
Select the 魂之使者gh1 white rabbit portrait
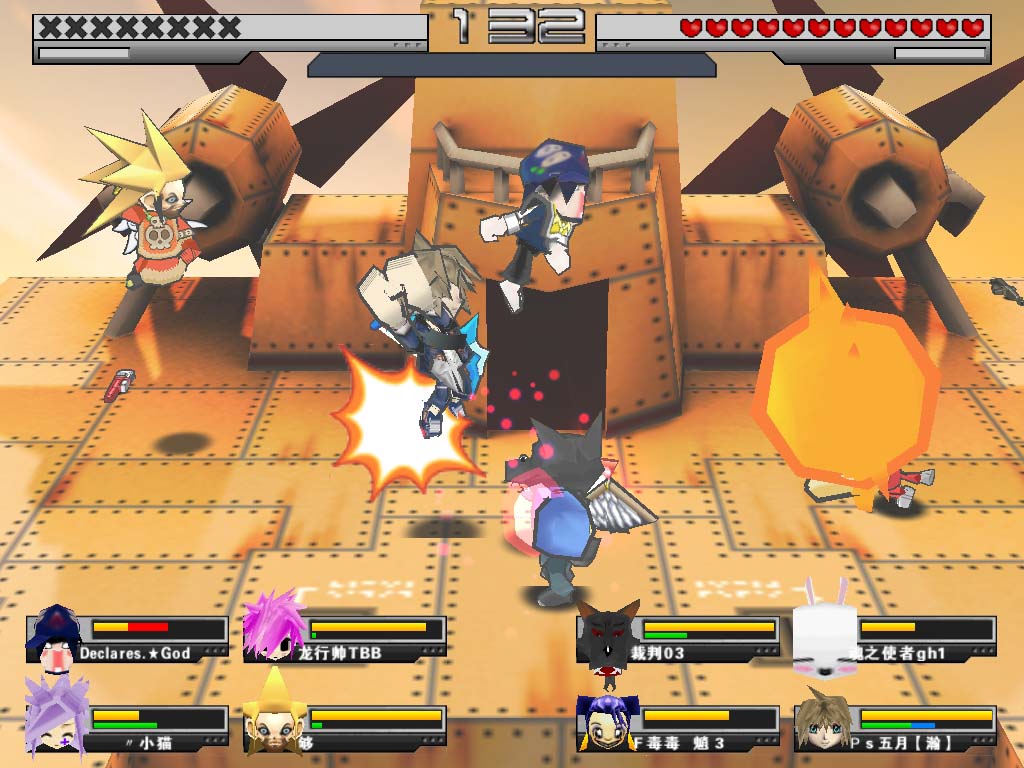point(825,634)
